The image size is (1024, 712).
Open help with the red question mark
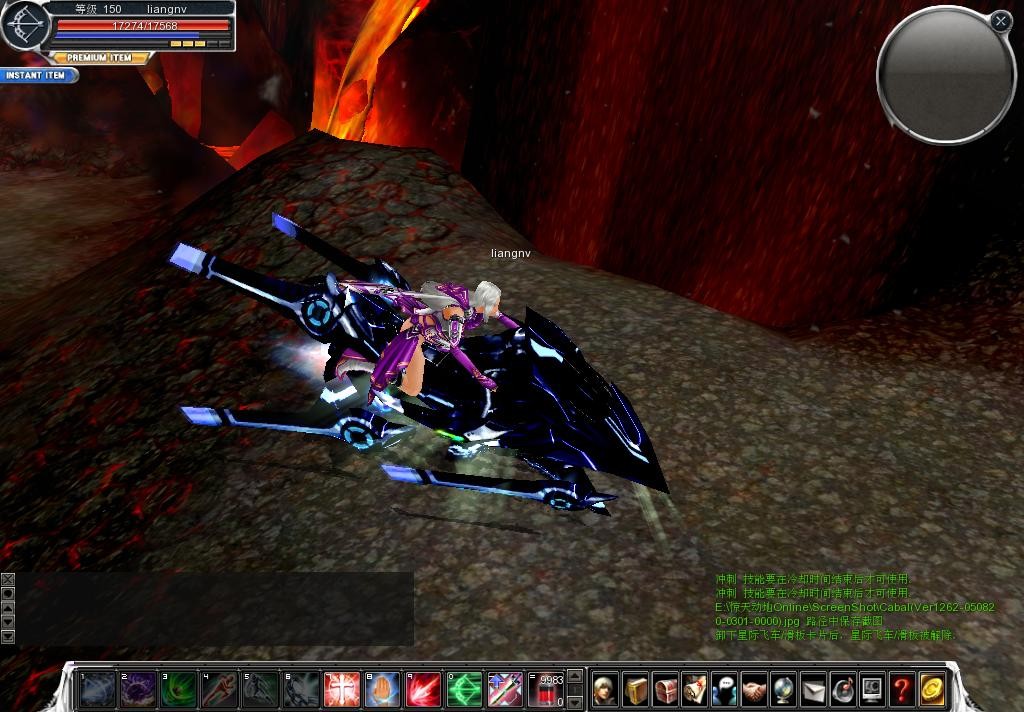(x=902, y=689)
